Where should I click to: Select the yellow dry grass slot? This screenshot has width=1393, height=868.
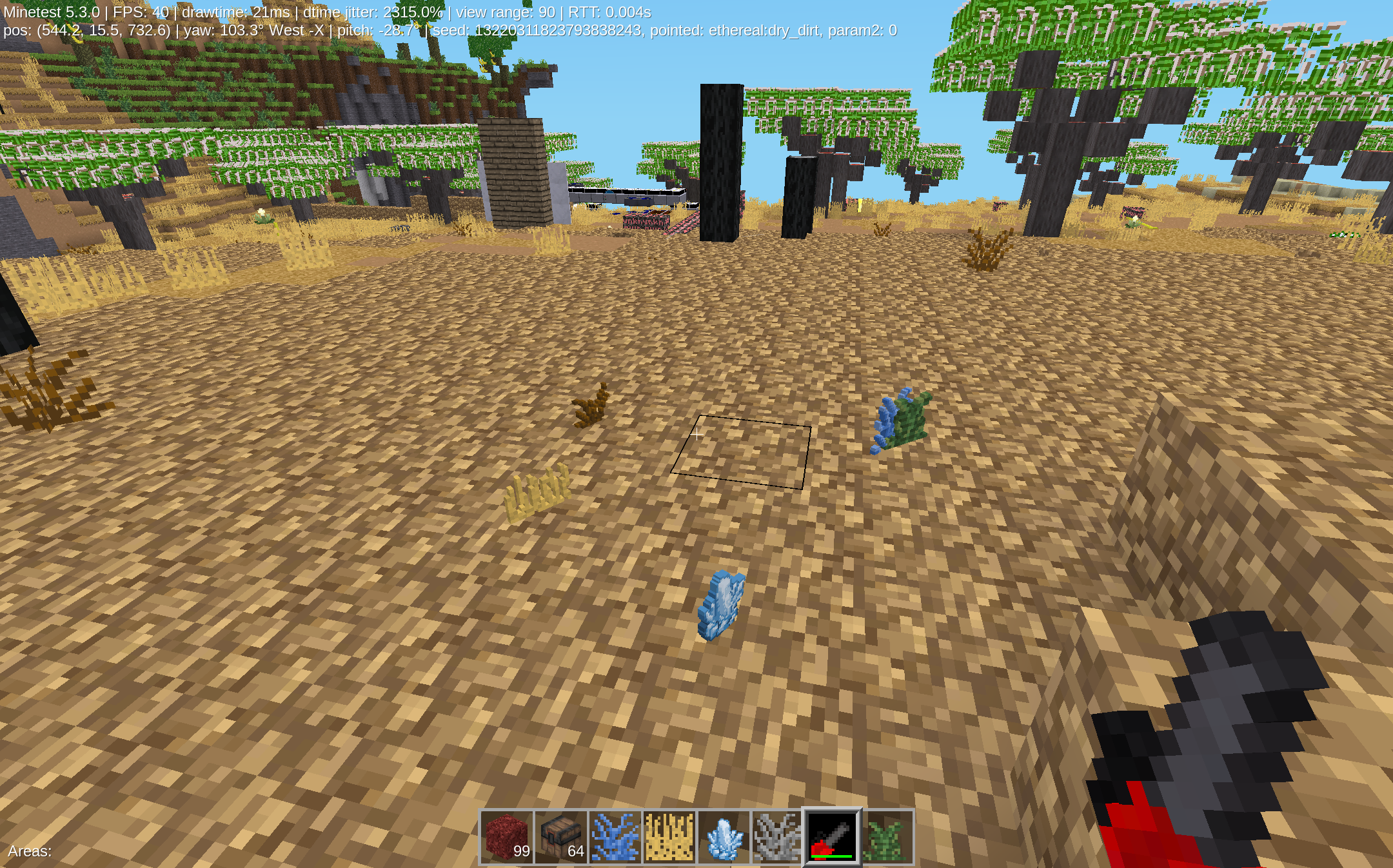point(669,837)
